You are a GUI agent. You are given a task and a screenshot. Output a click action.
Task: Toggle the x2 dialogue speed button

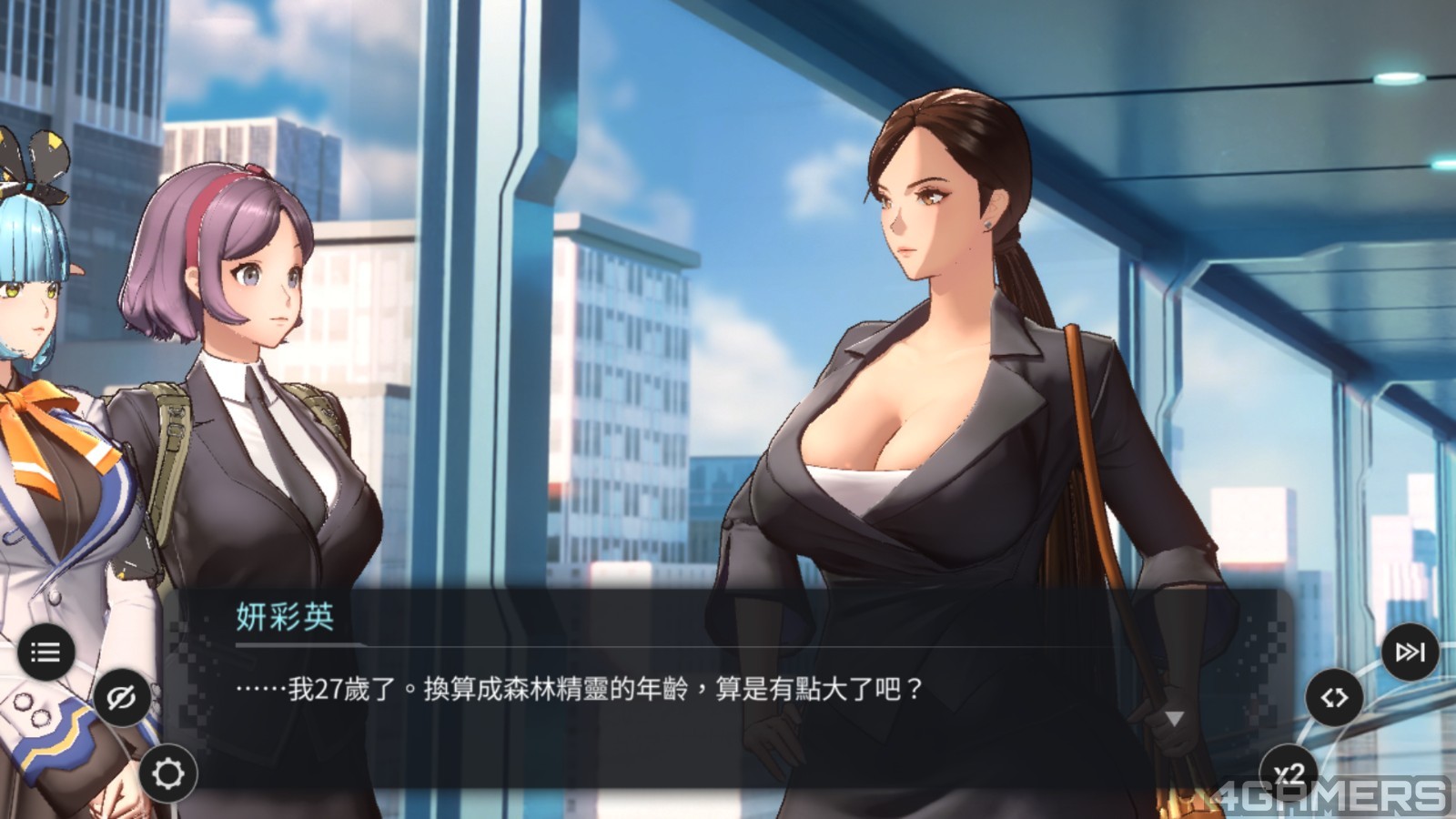pos(1289,774)
